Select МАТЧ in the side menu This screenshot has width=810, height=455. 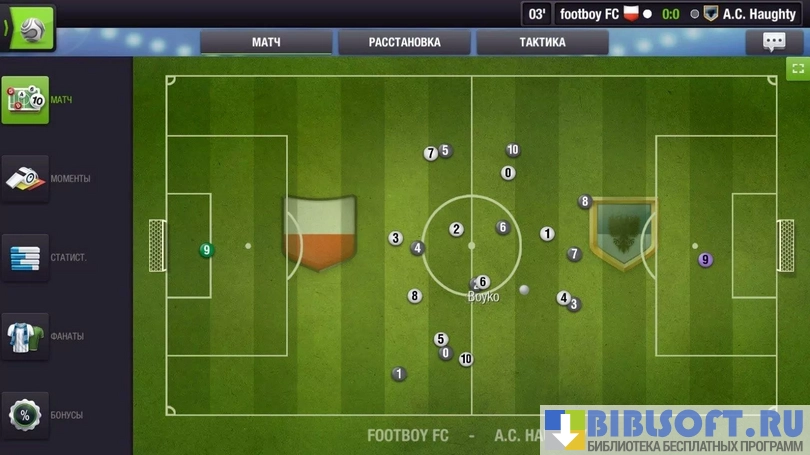click(x=25, y=100)
